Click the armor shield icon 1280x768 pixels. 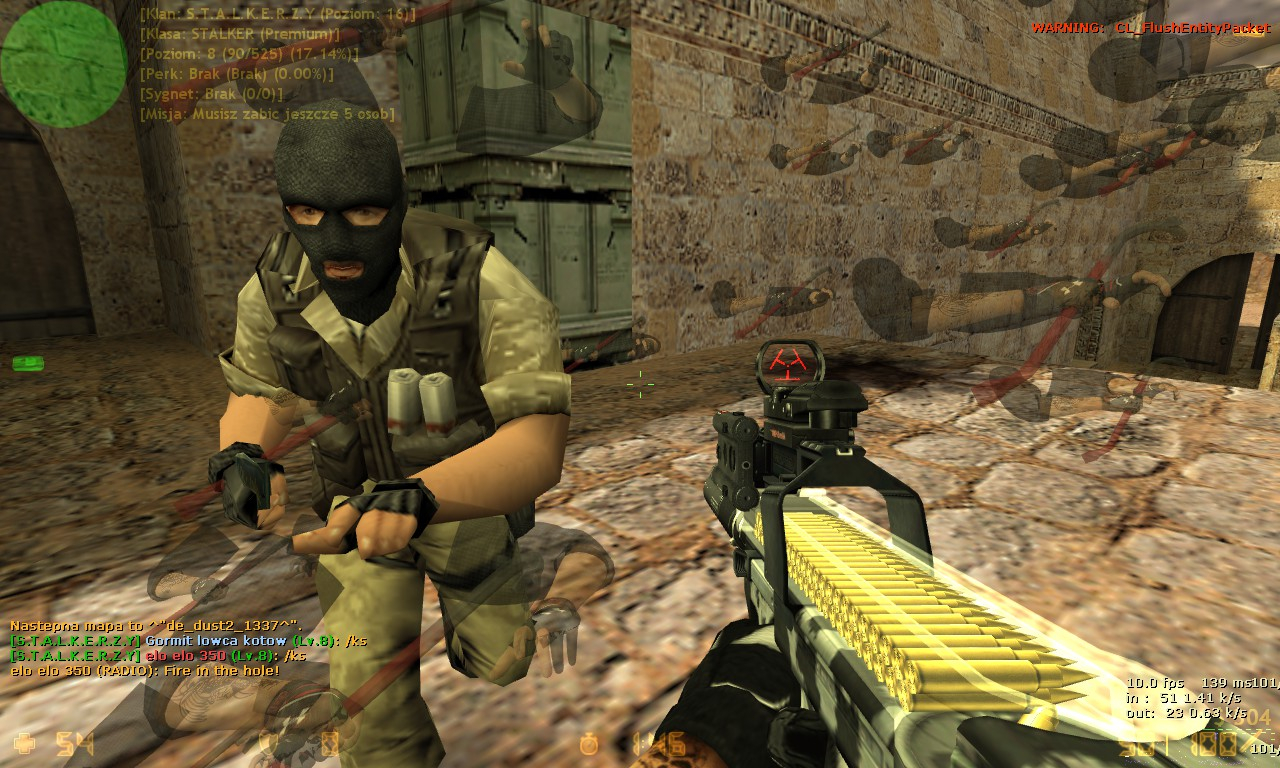(x=267, y=743)
